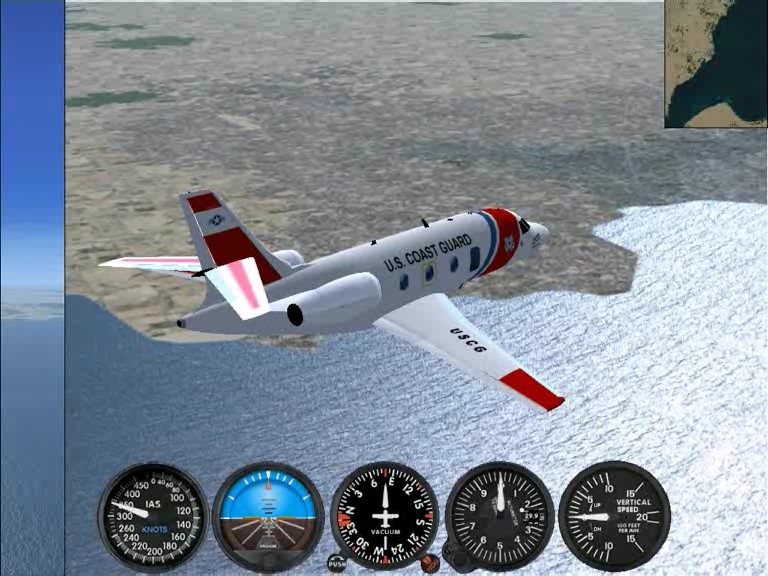768x576 pixels.
Task: Click the heading indicator compass gauge
Action: point(385,516)
